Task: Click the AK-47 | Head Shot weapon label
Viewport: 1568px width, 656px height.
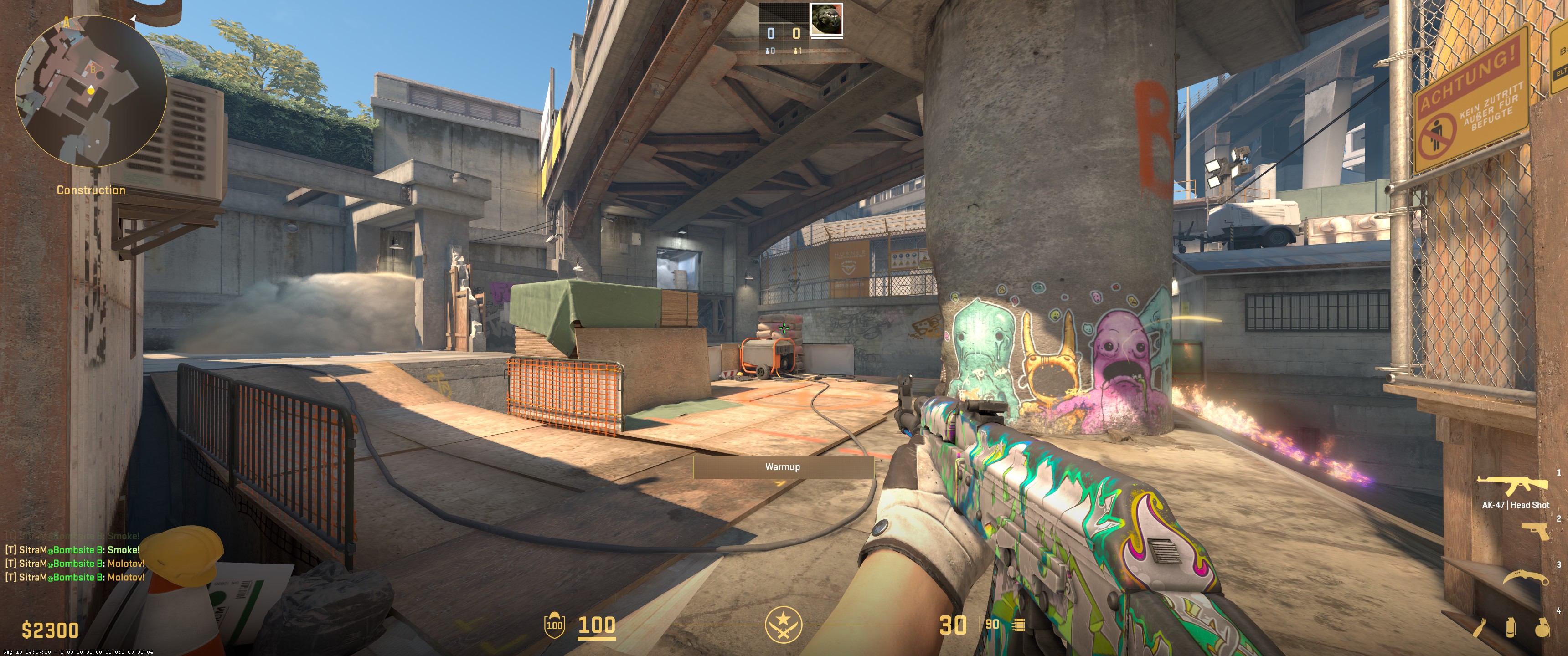Action: pos(1516,504)
